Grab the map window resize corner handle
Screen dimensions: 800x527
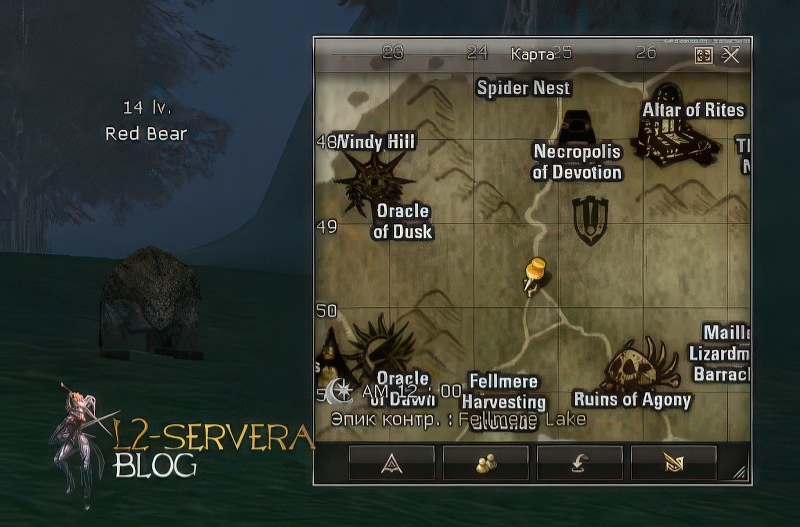(x=739, y=473)
